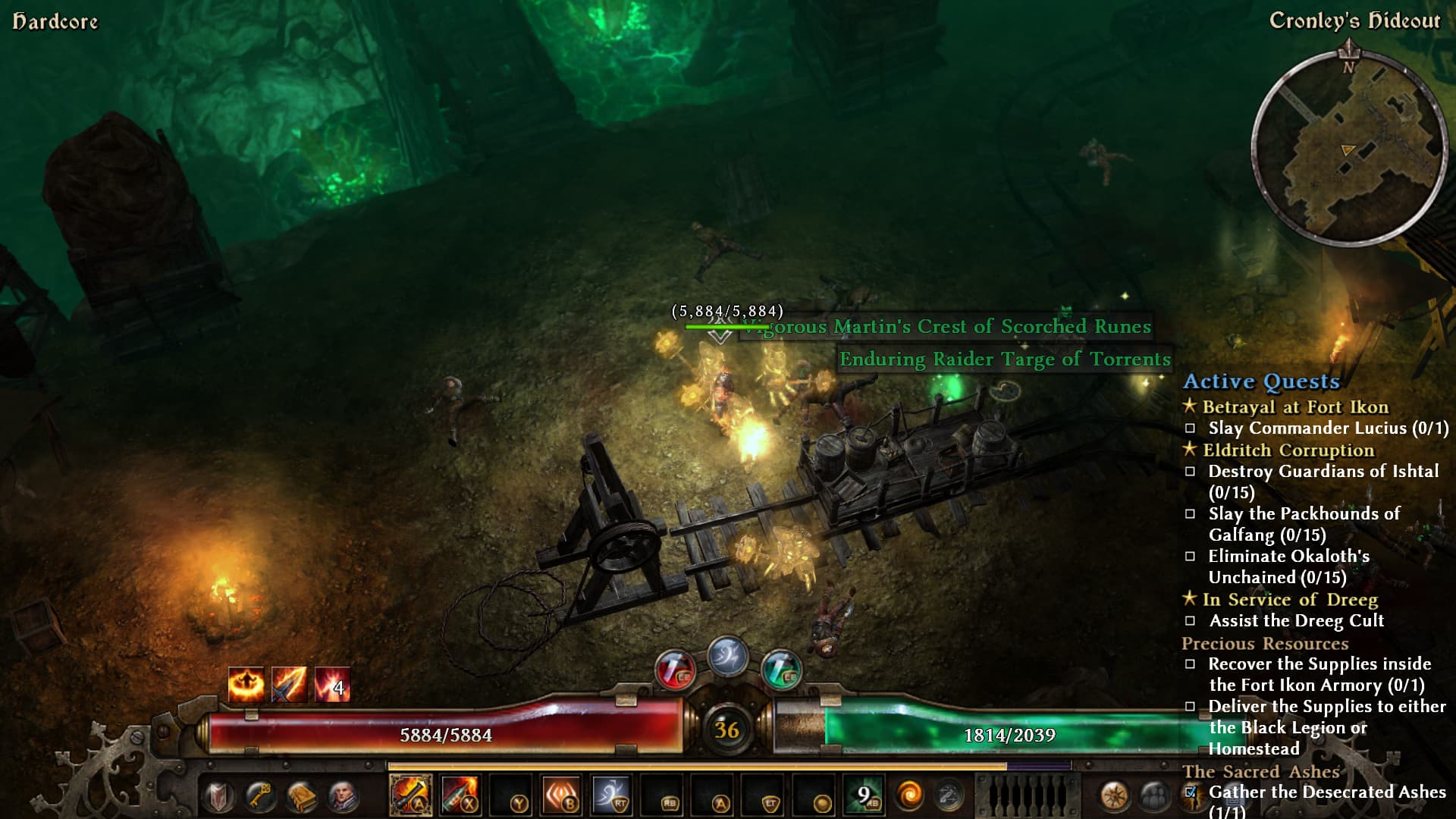This screenshot has height=819, width=1456.
Task: Select the Betrayal at Fort Ikon quest
Action: 1294,407
